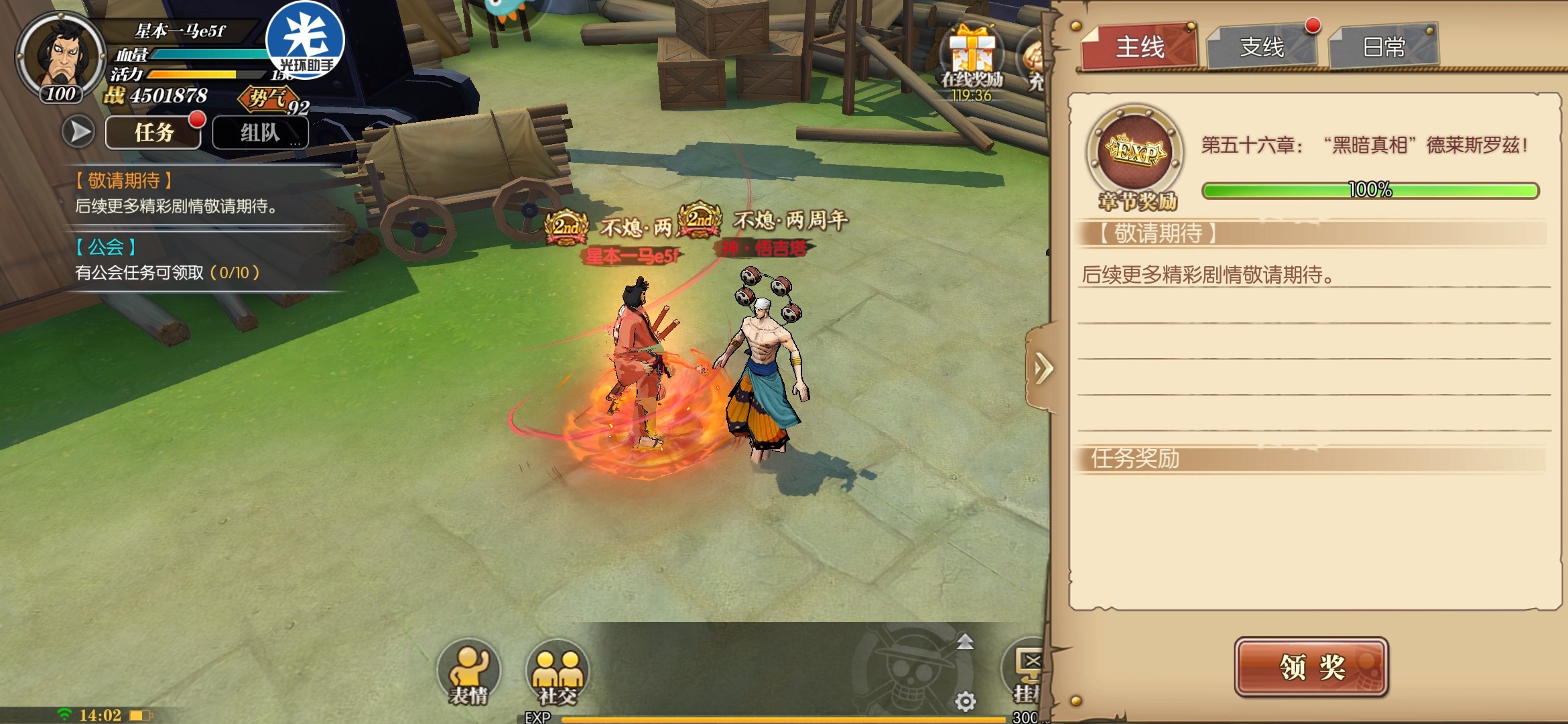1568x724 pixels.
Task: Open the 表情 emote menu
Action: tap(468, 673)
